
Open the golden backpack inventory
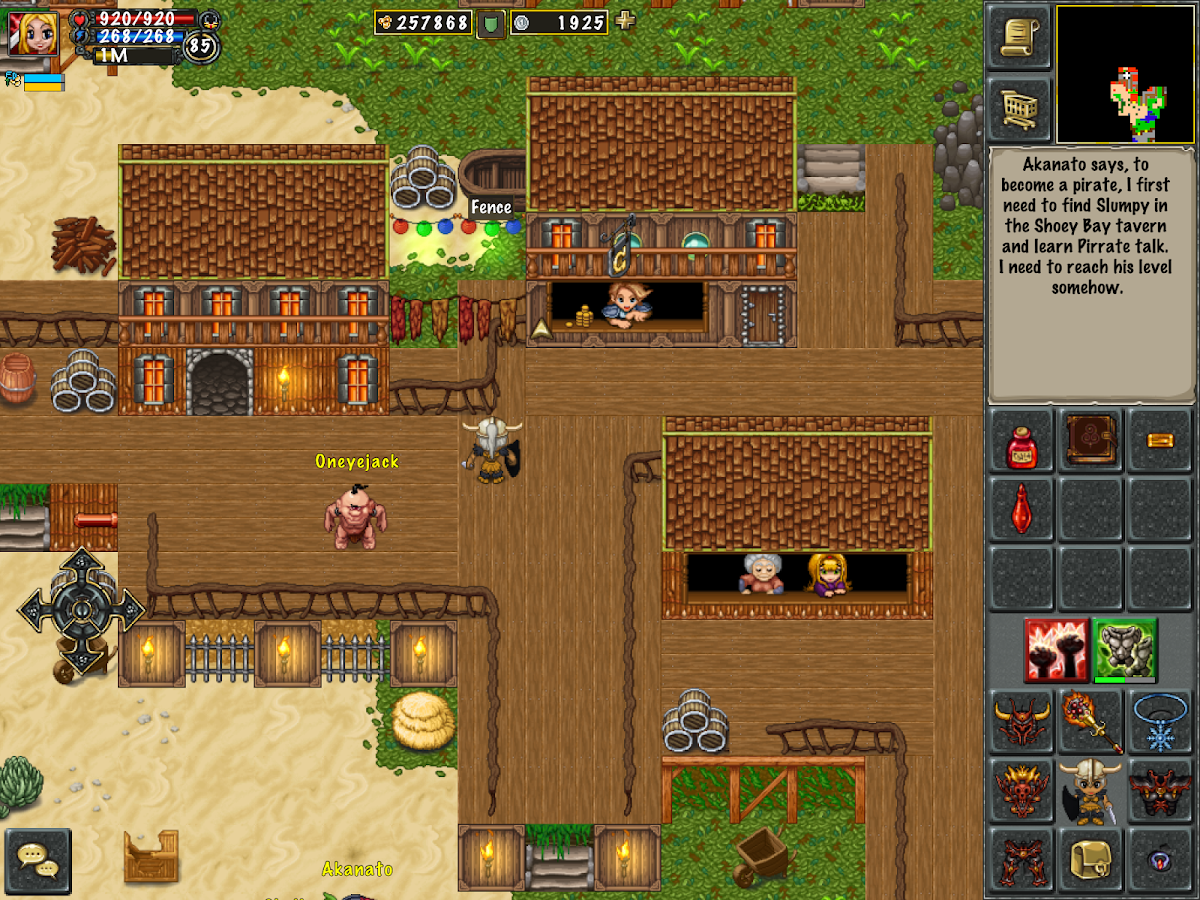1090,858
